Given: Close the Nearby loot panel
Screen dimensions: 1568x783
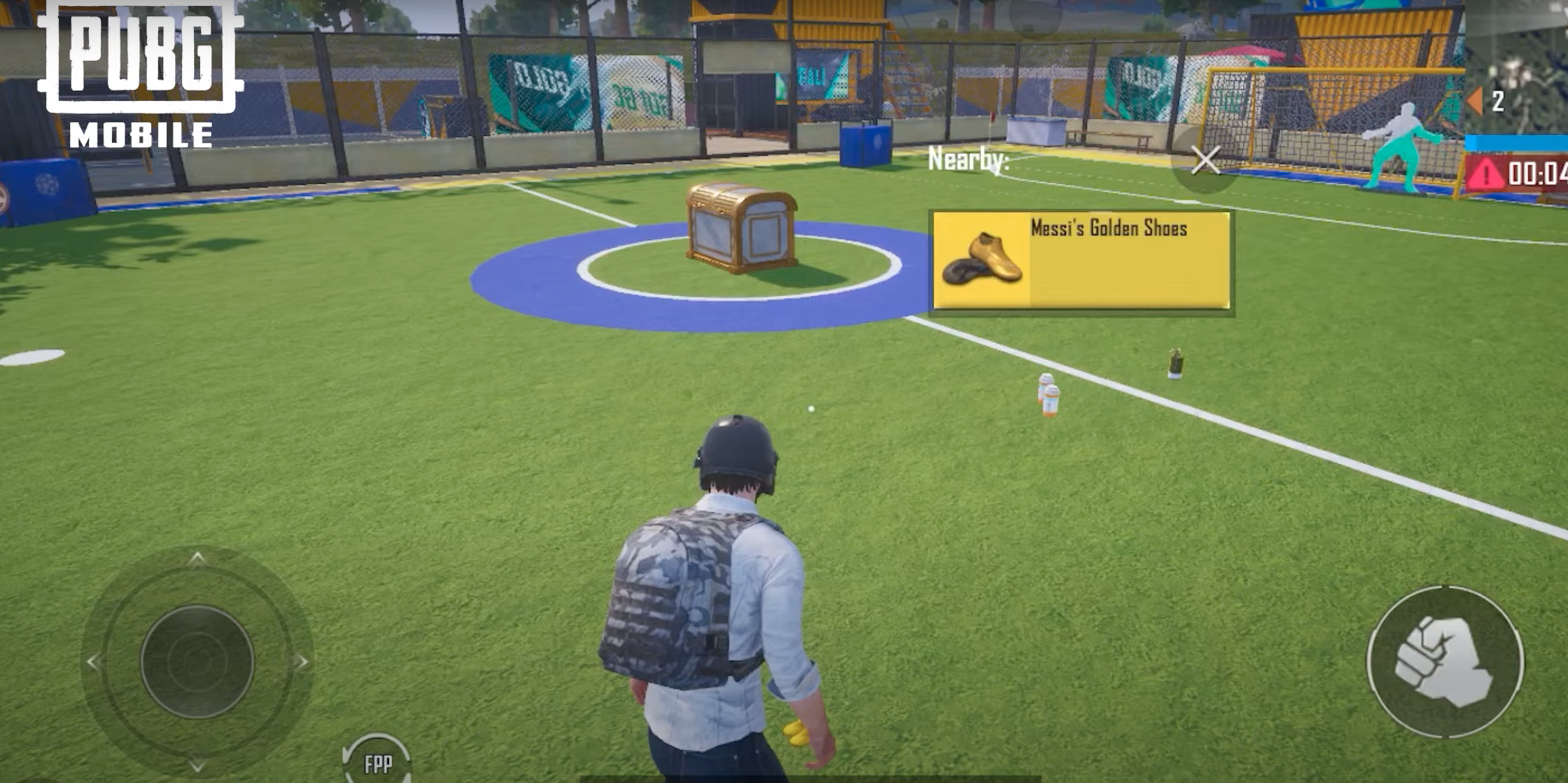Looking at the screenshot, I should click(1205, 160).
